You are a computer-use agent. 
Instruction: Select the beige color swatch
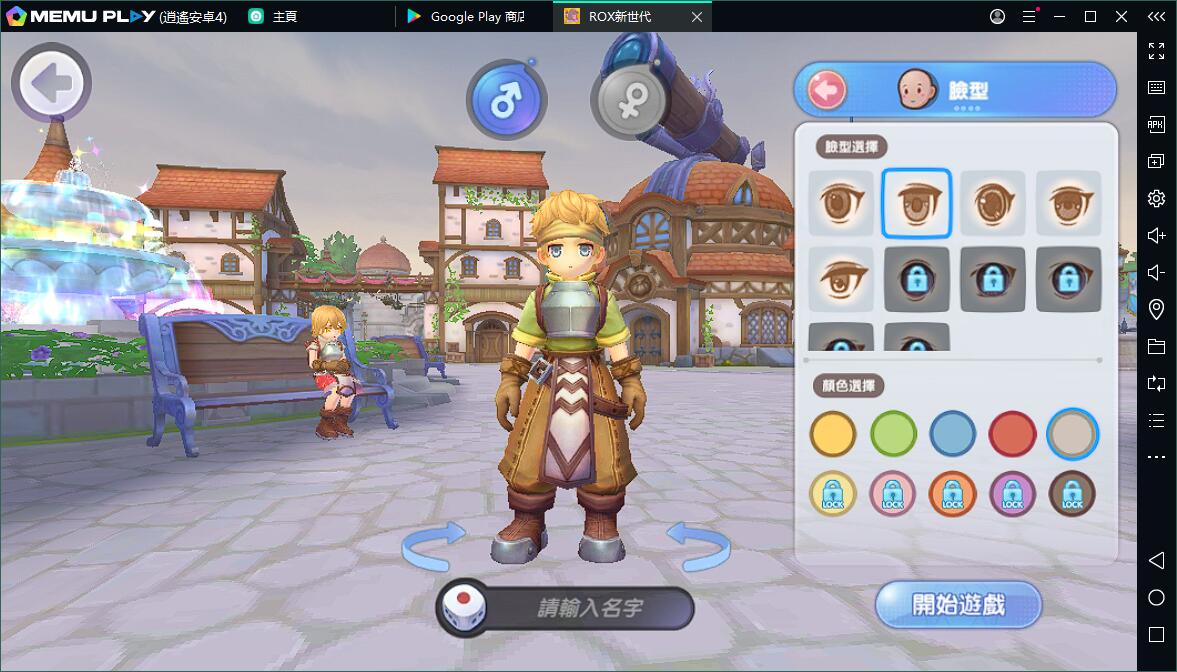point(1072,435)
